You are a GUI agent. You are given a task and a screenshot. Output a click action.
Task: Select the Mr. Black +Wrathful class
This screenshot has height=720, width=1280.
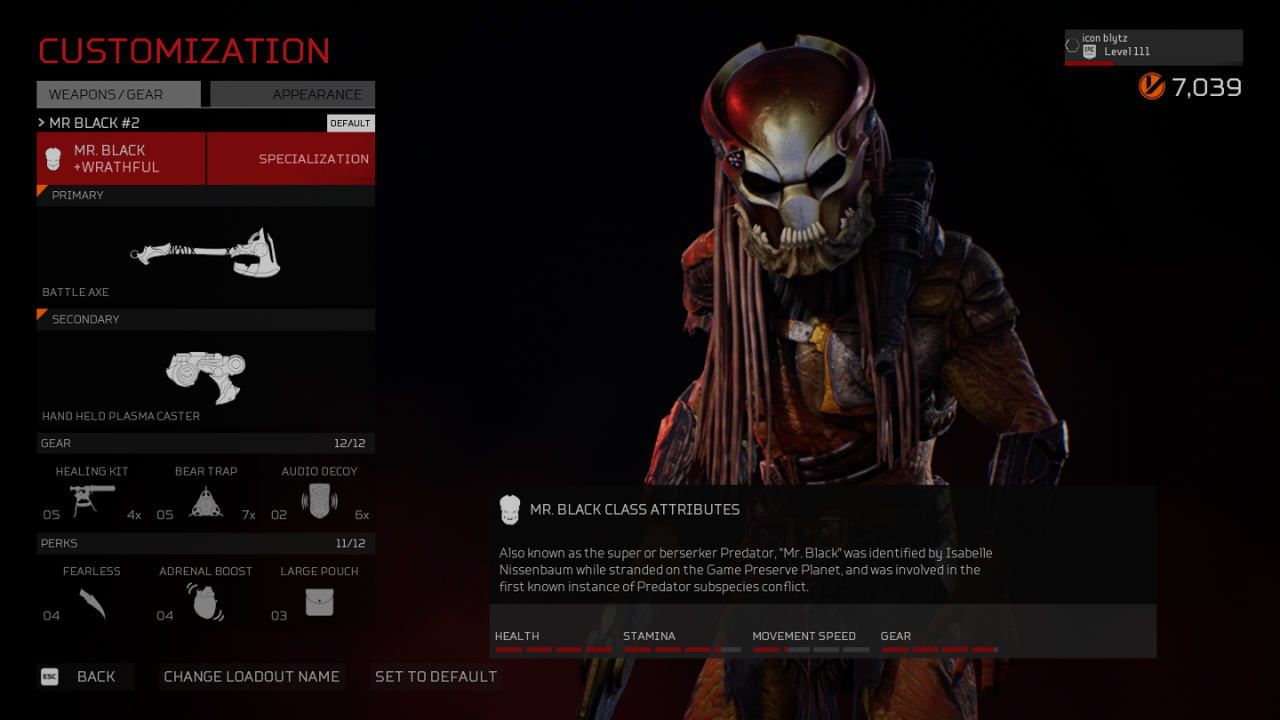121,159
